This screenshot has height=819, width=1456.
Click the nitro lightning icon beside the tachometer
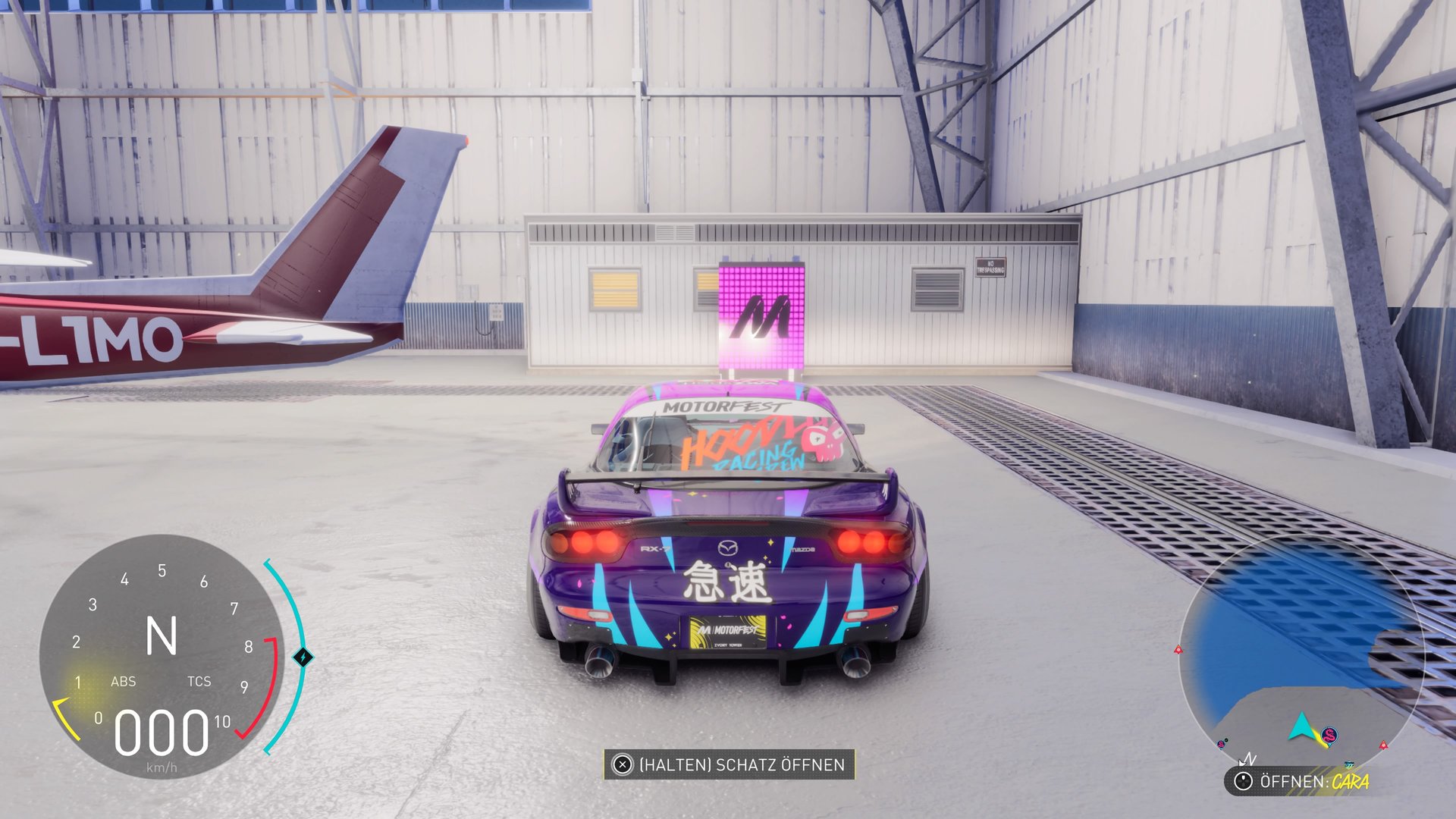click(303, 657)
